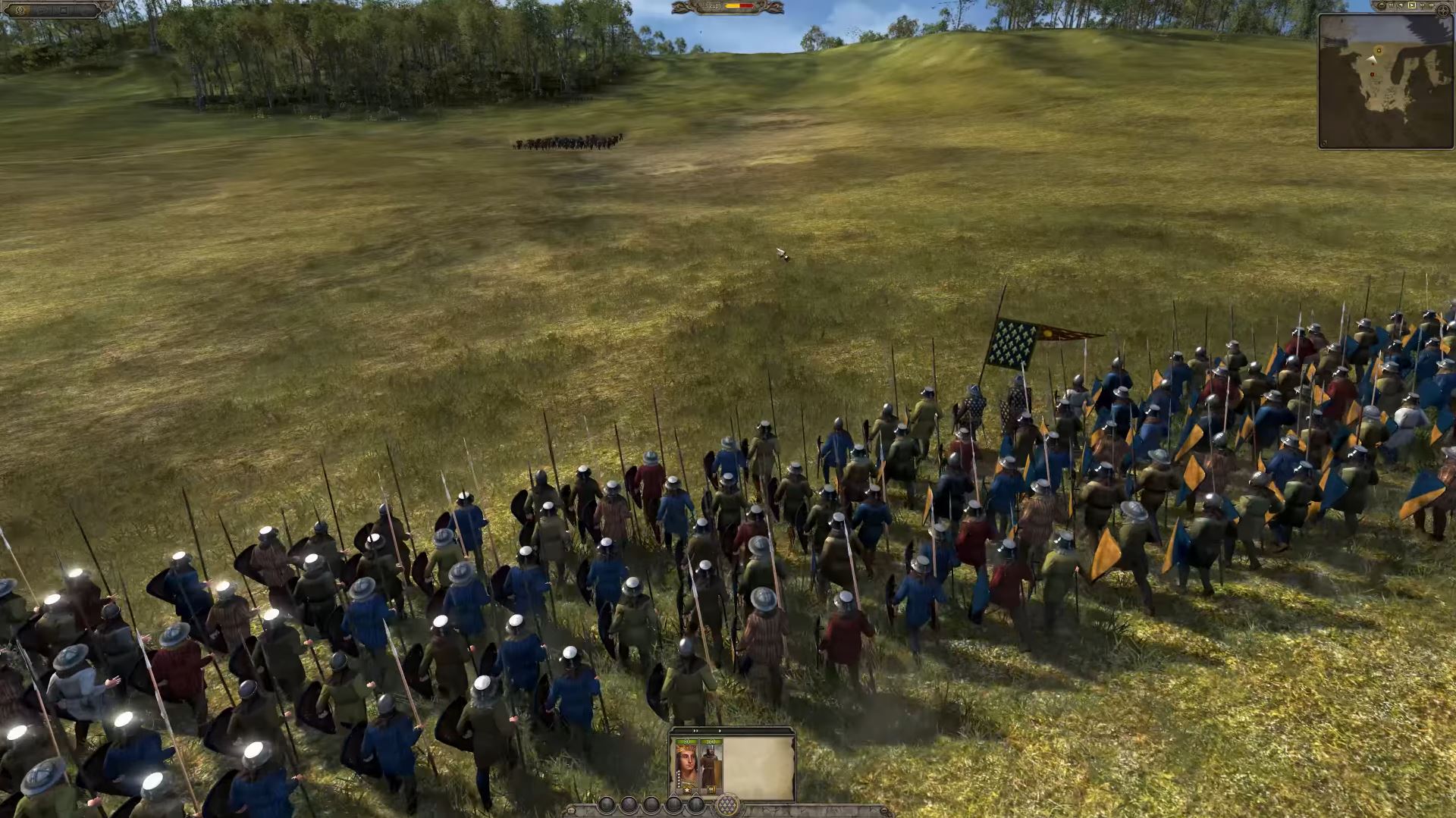Click the minus button at bottom-right panel
This screenshot has width=1456, height=818.
(x=884, y=810)
